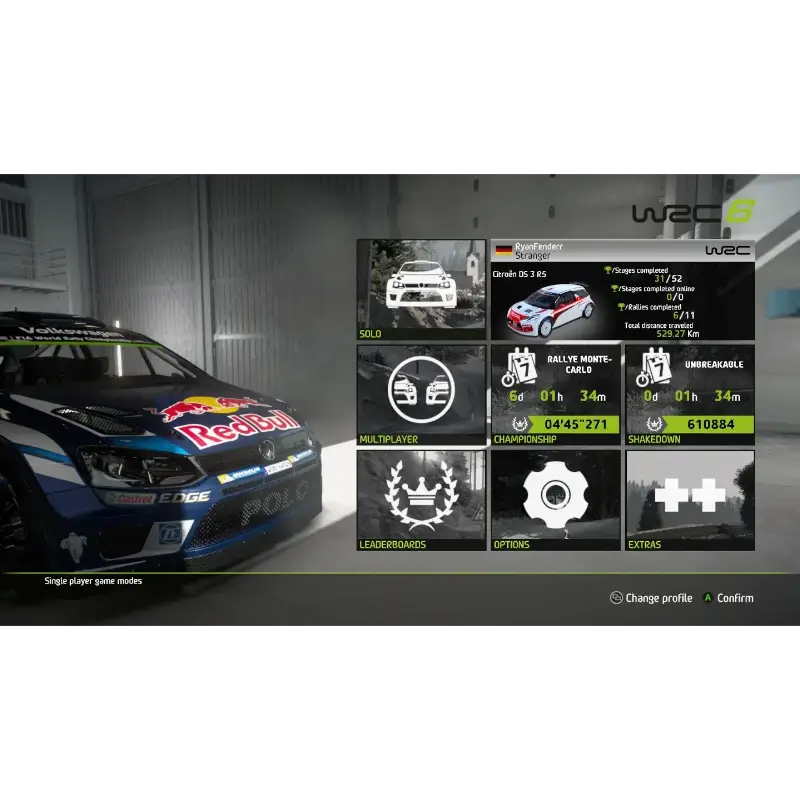Image resolution: width=800 pixels, height=800 pixels.
Task: Choose the Championship Rallye Monte-Carlo tile
Action: pos(556,395)
